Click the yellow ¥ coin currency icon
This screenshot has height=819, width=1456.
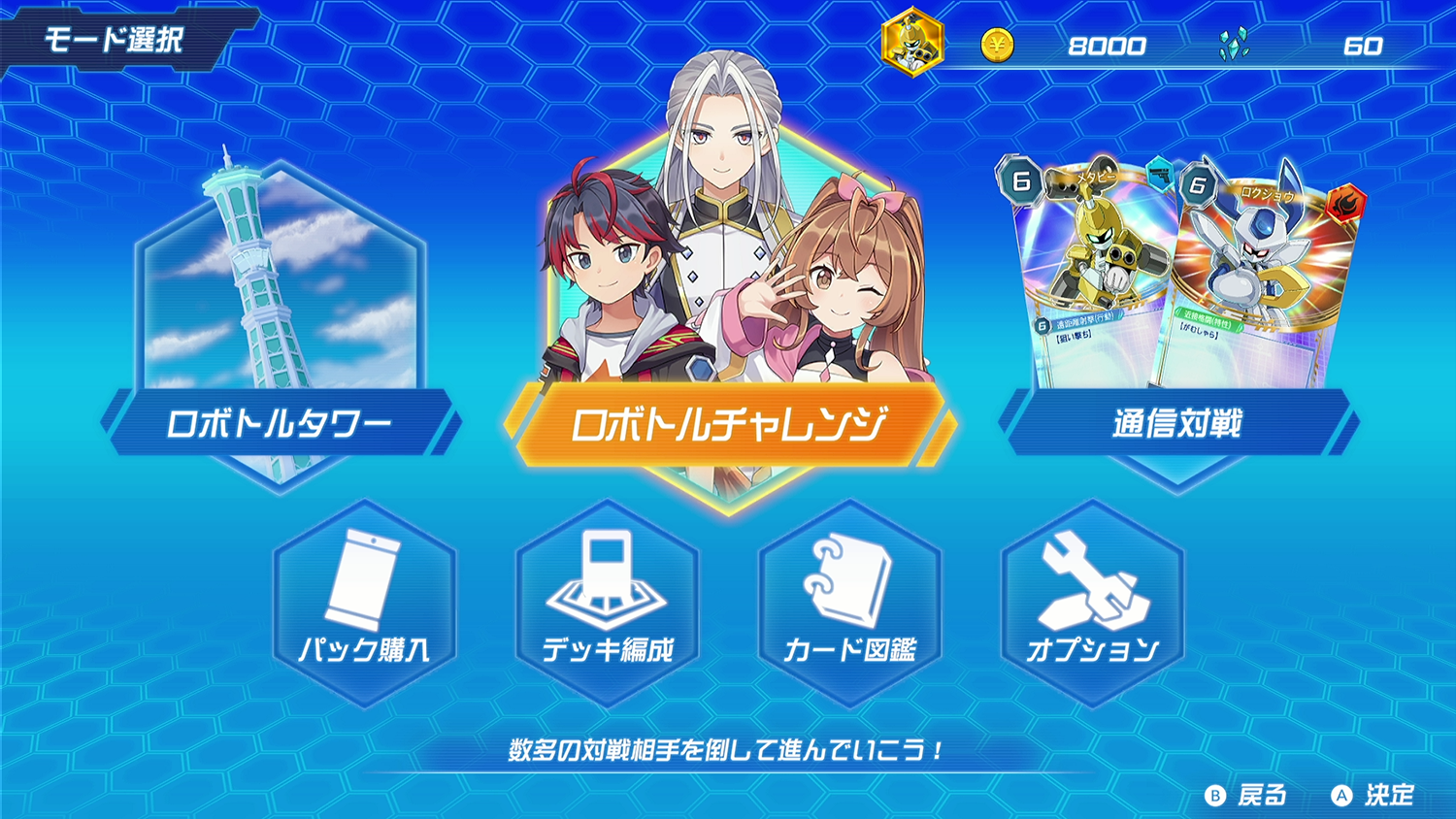[996, 44]
